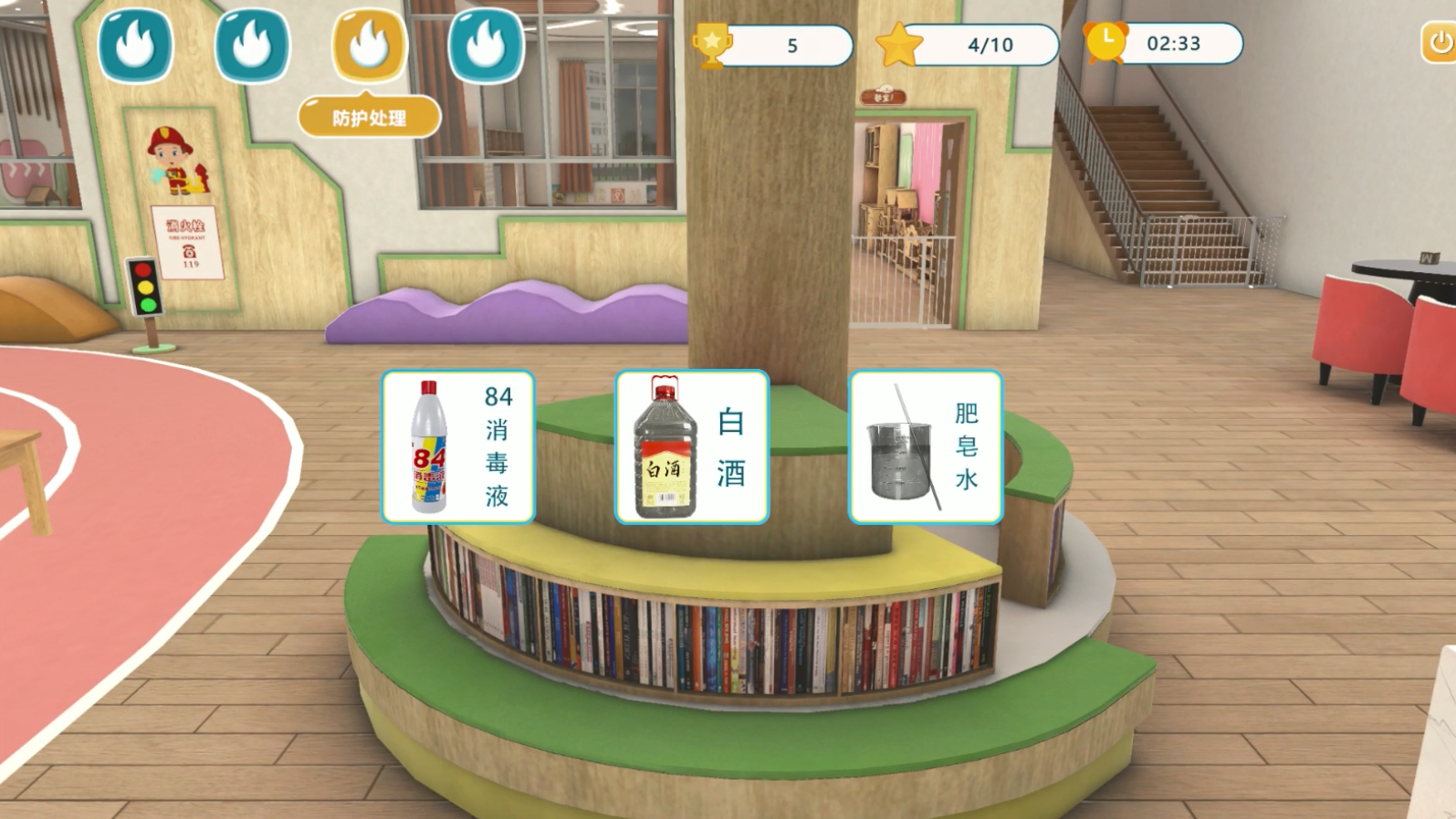Viewport: 1456px width, 819px height.
Task: Select the fourth flame stage icon
Action: click(483, 43)
